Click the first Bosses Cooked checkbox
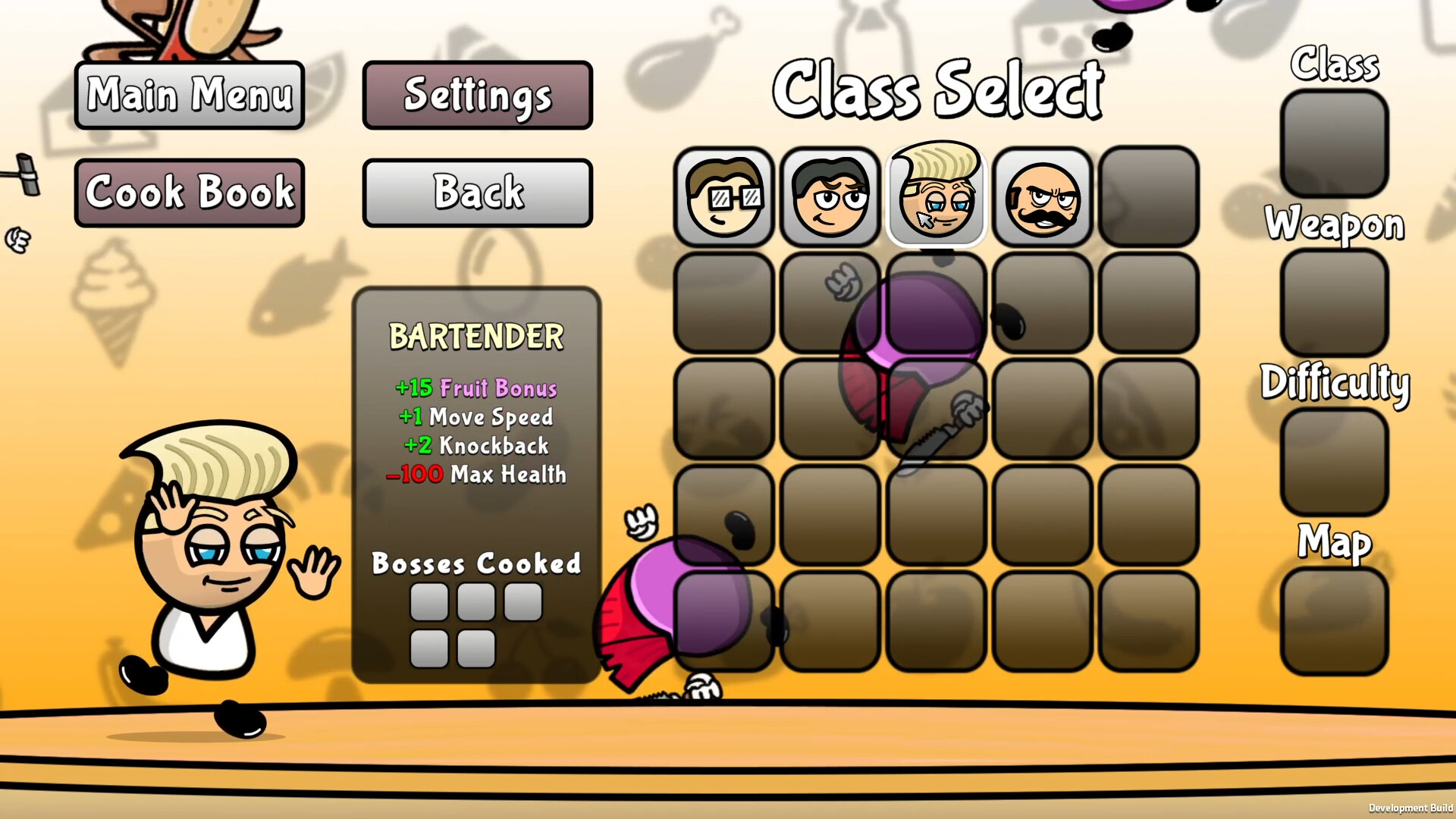The height and width of the screenshot is (819, 1456). point(429,602)
